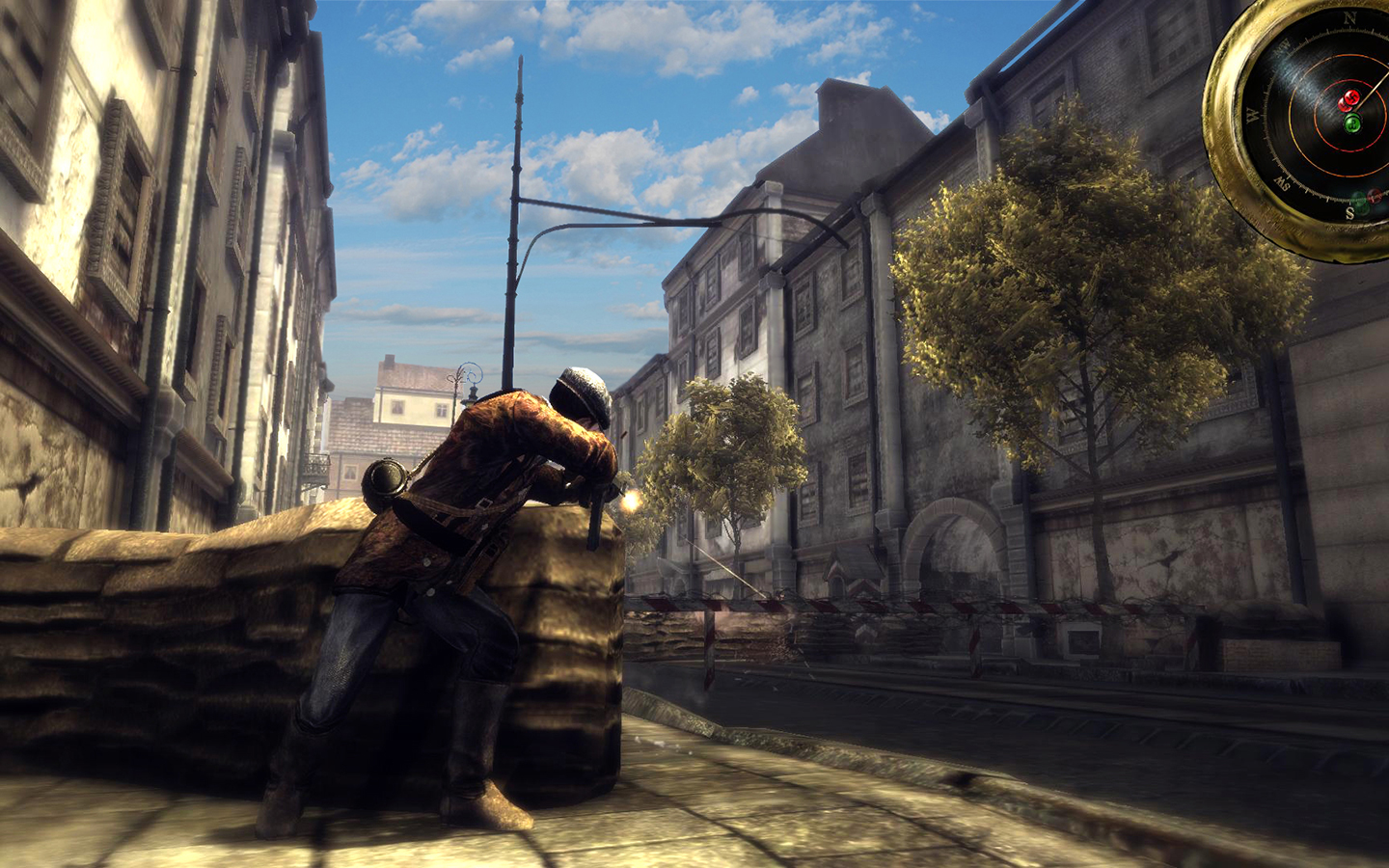Click the 'S' south marking on the compass dial
Image resolution: width=1389 pixels, height=868 pixels.
pos(1348,212)
